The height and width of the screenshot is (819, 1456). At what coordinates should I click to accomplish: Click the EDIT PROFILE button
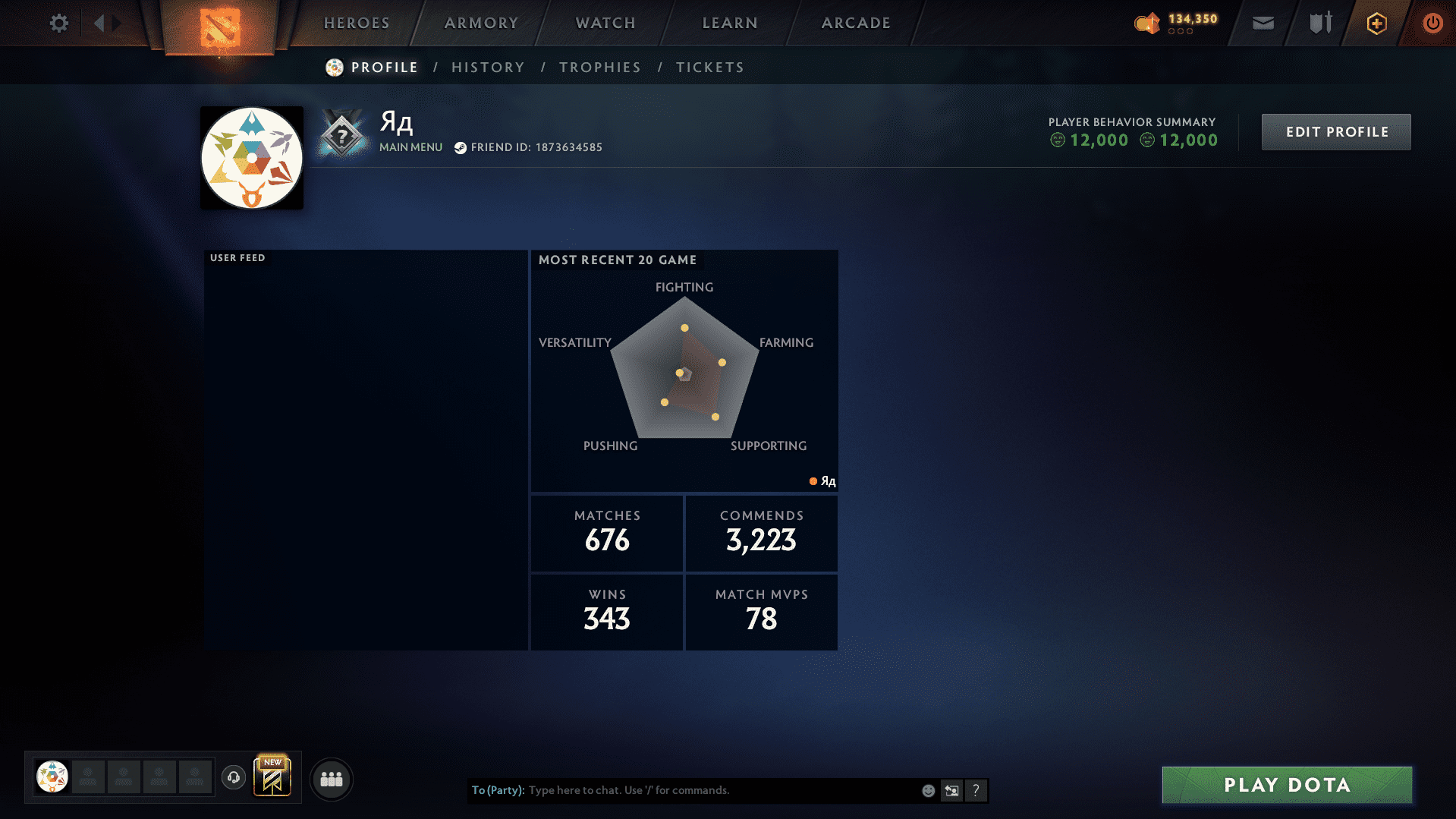[1335, 131]
